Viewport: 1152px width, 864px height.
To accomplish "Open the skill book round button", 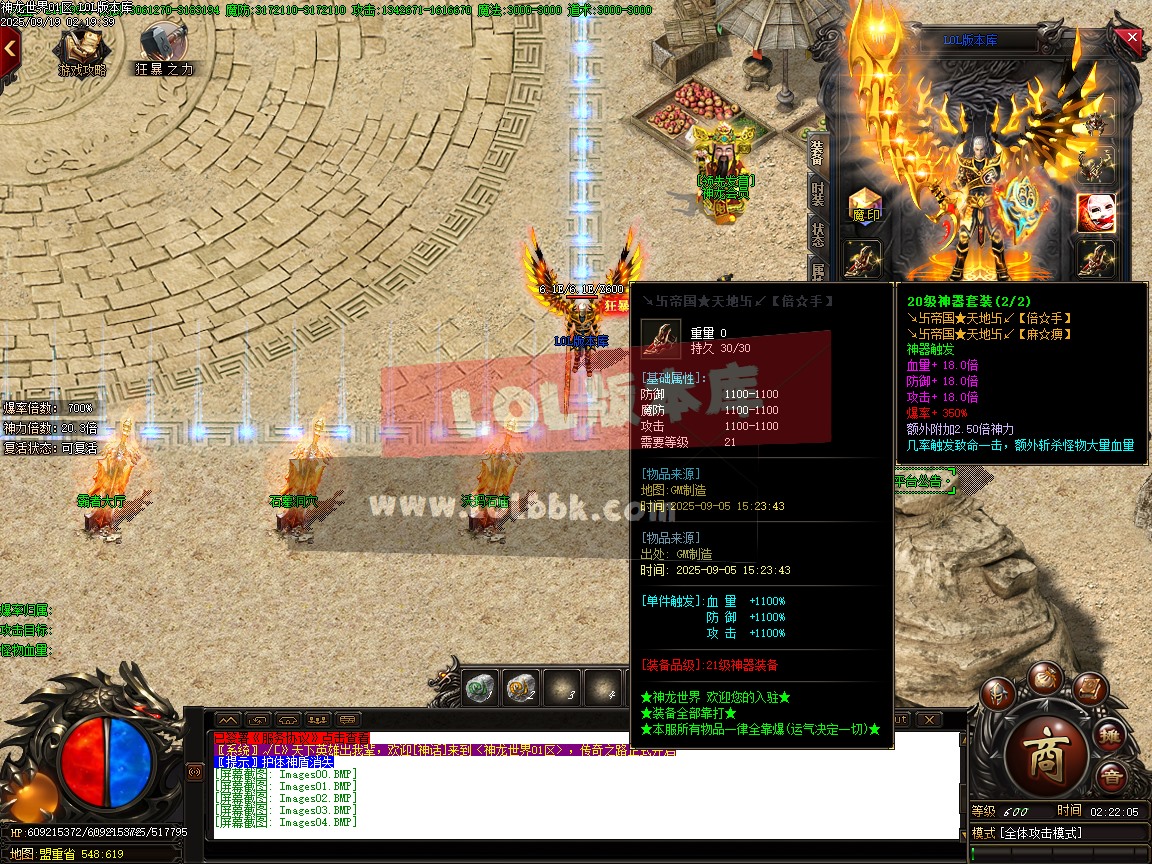I will (1089, 690).
